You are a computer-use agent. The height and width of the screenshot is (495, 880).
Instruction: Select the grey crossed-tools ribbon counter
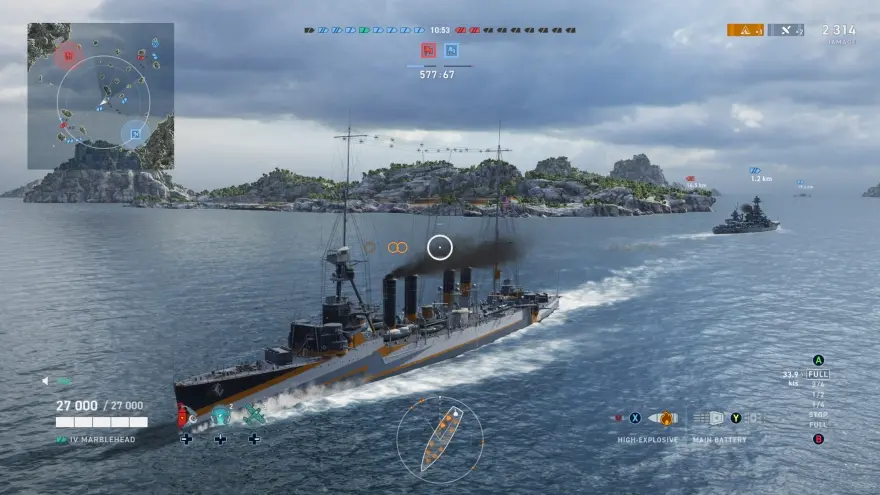point(786,30)
